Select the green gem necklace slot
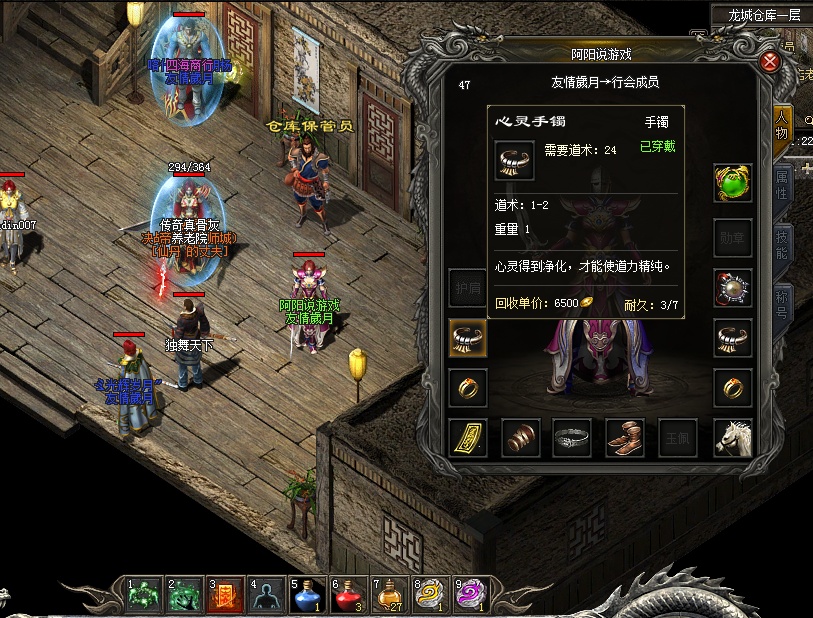 tap(732, 184)
